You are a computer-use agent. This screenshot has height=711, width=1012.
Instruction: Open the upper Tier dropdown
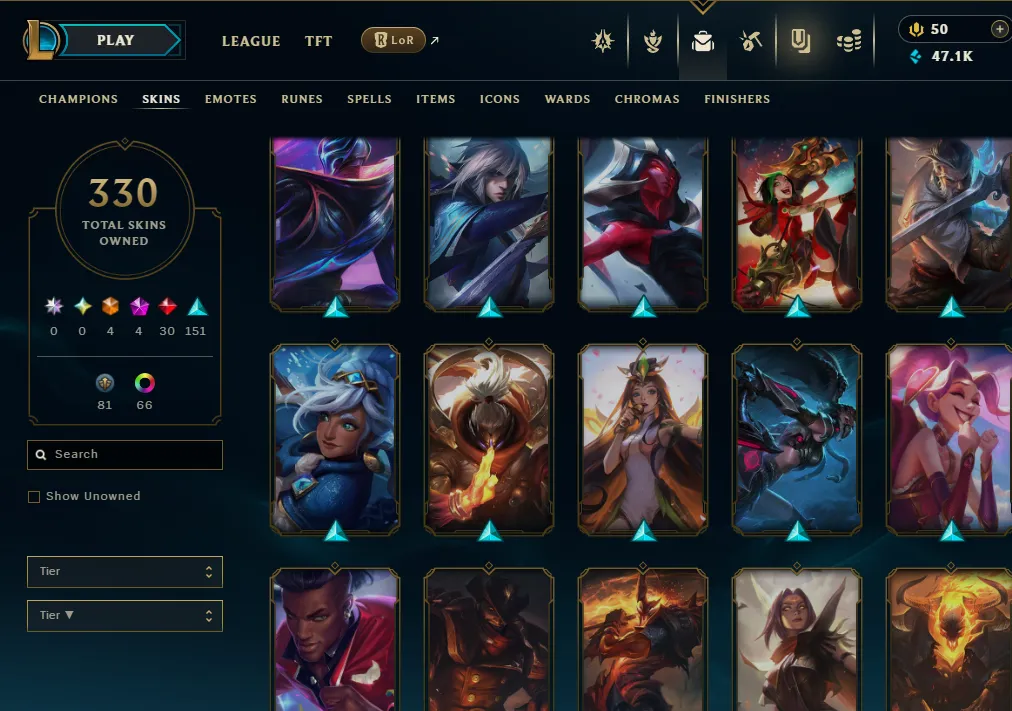pyautogui.click(x=125, y=572)
